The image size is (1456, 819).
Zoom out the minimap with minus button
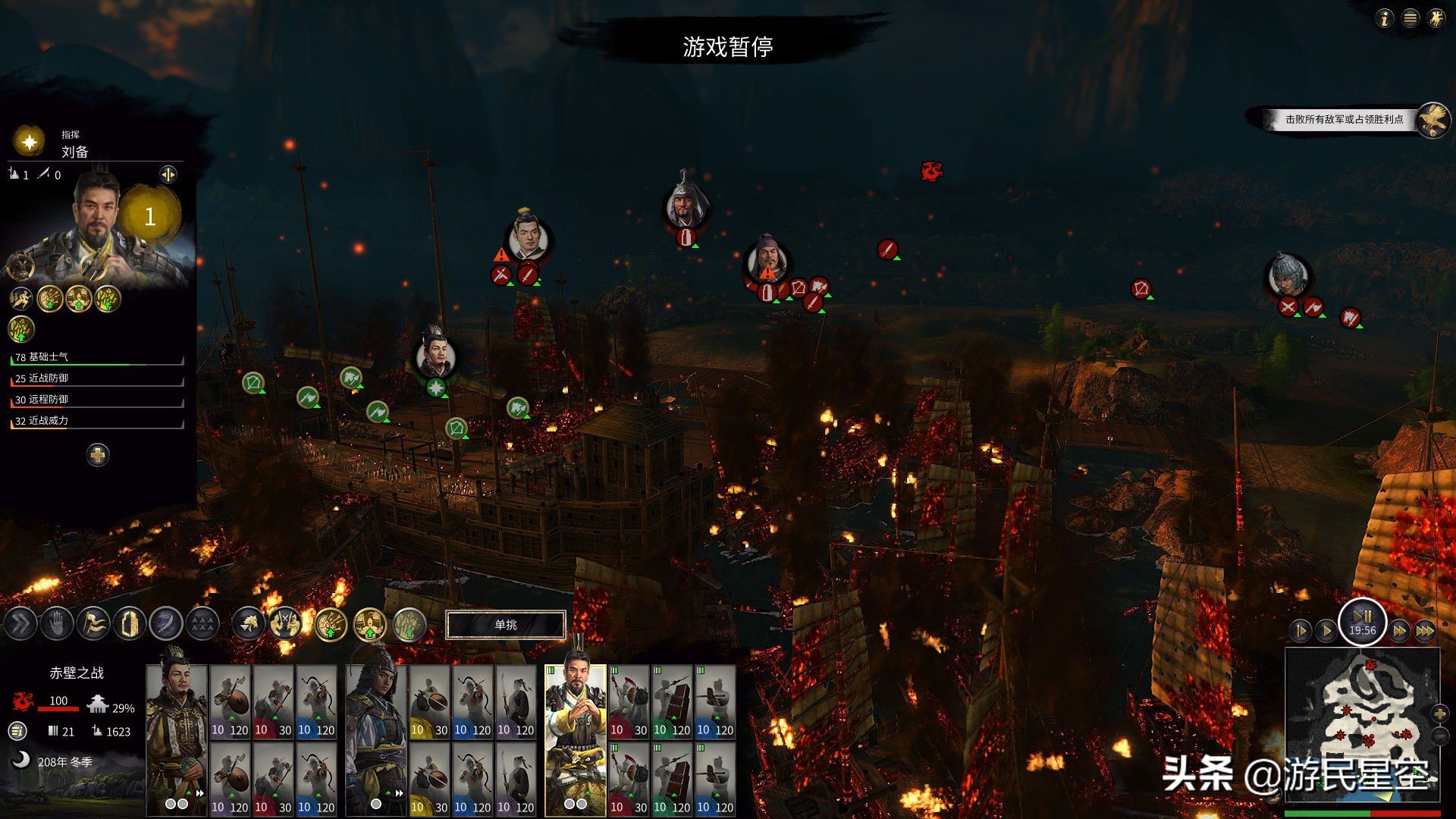pos(1440,736)
